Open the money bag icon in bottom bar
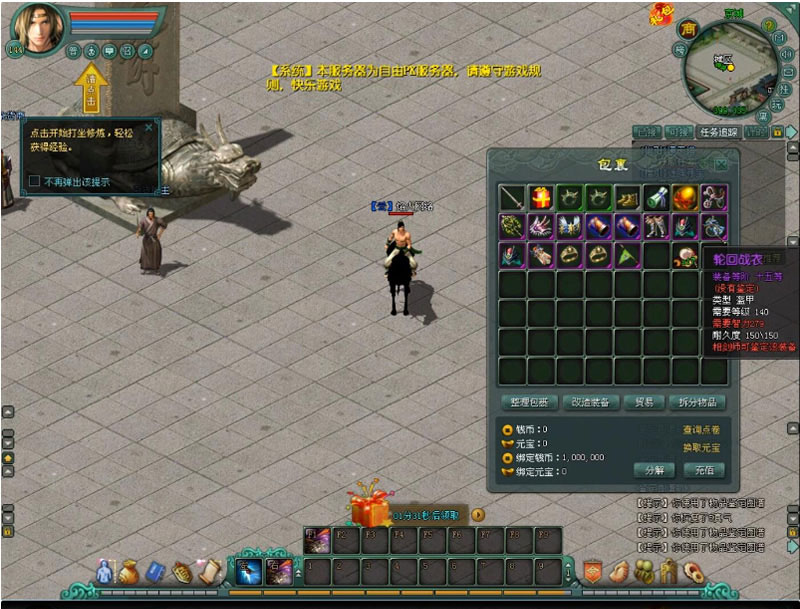800x609 pixels. click(x=129, y=572)
